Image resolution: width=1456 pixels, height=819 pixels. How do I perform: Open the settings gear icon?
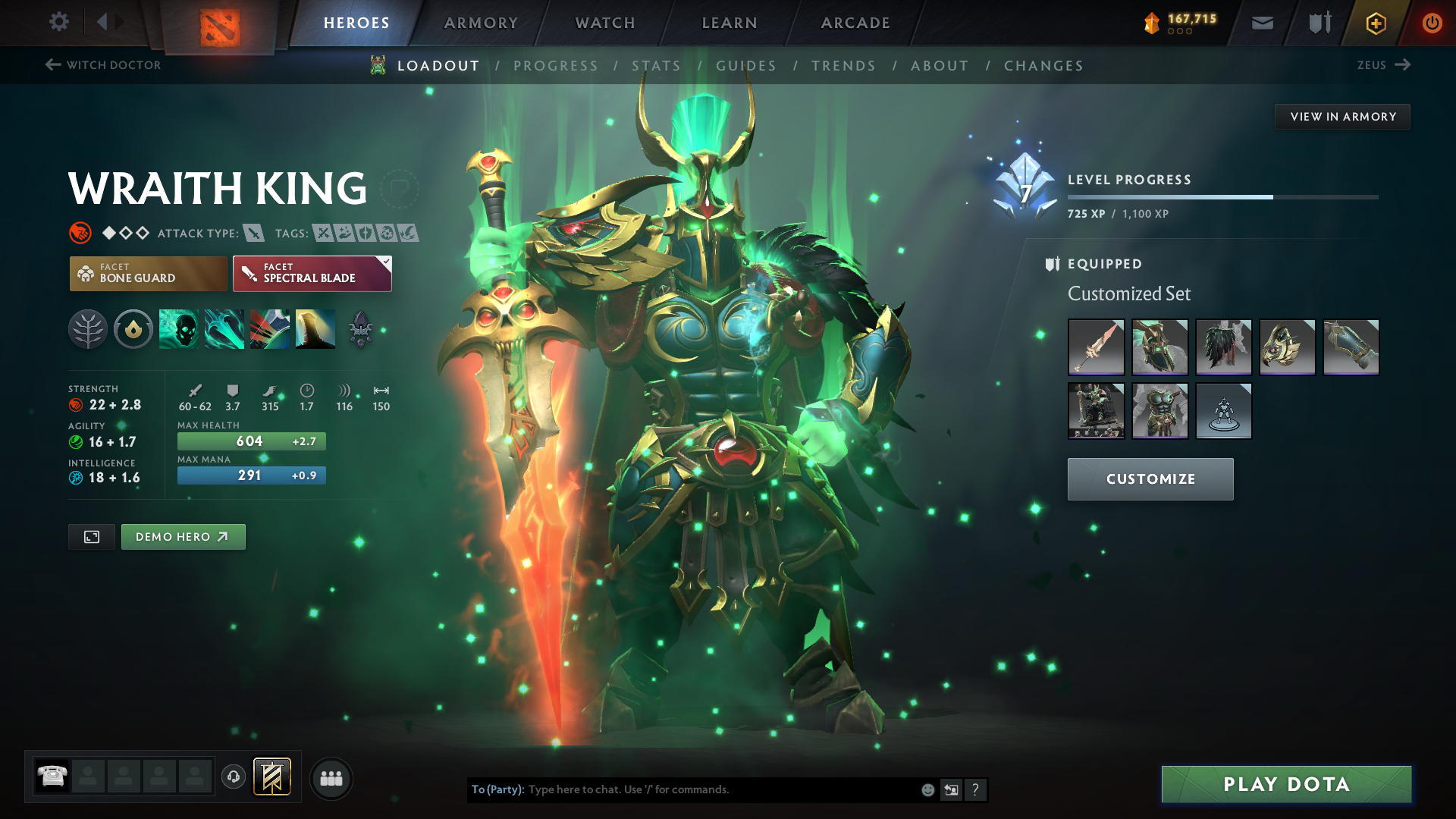[x=58, y=22]
